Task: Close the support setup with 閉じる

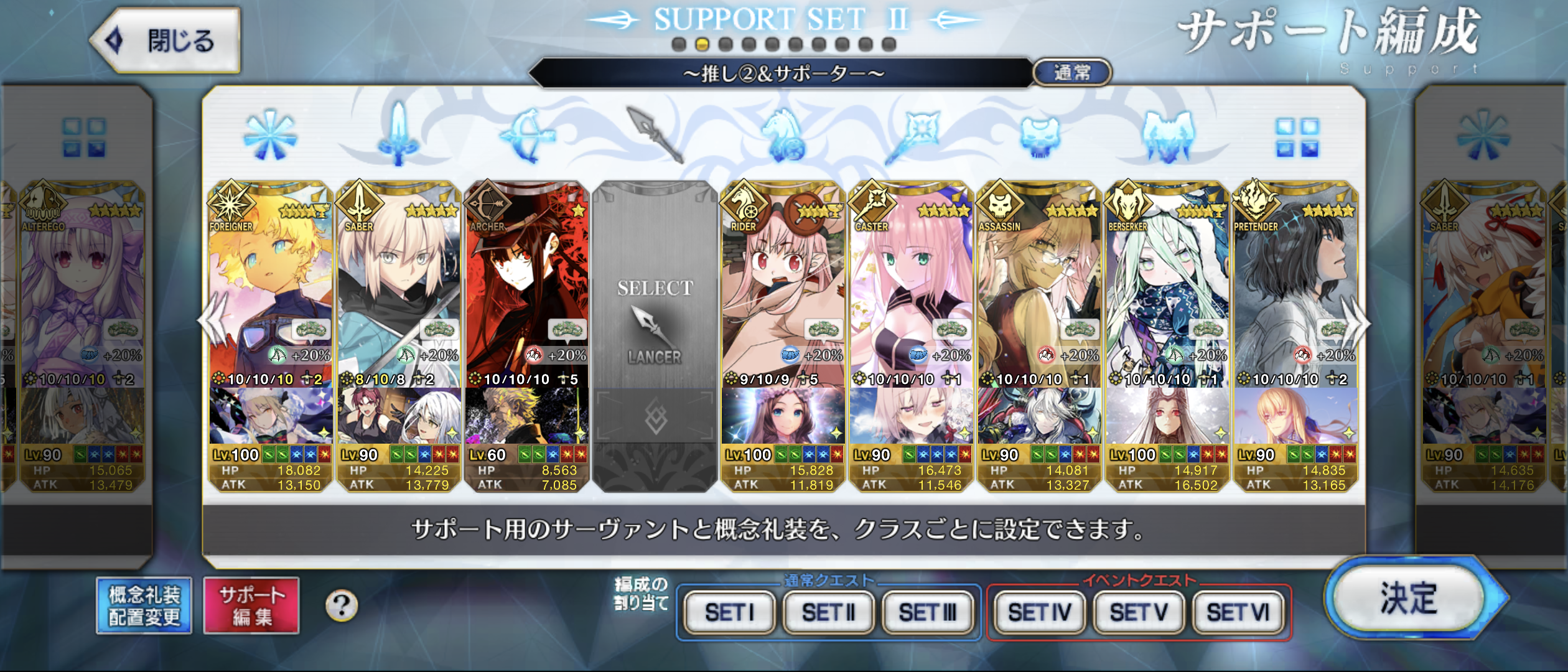Action: coord(166,41)
